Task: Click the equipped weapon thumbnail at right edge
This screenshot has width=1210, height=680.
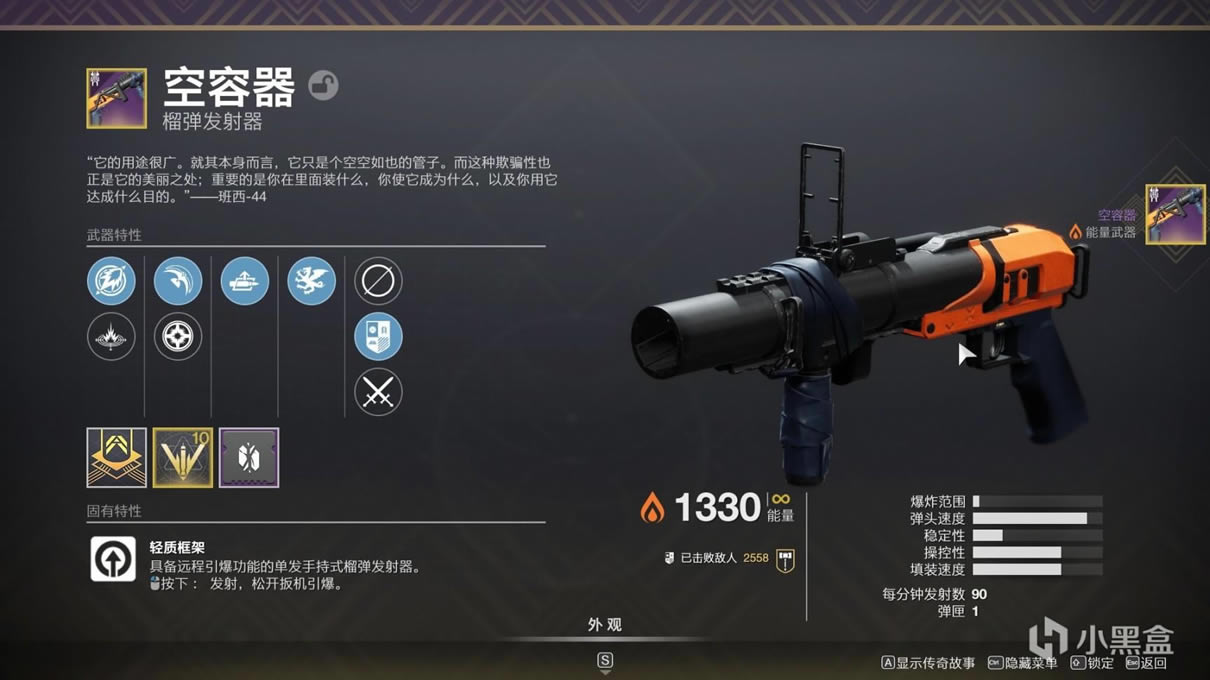Action: coord(1175,214)
